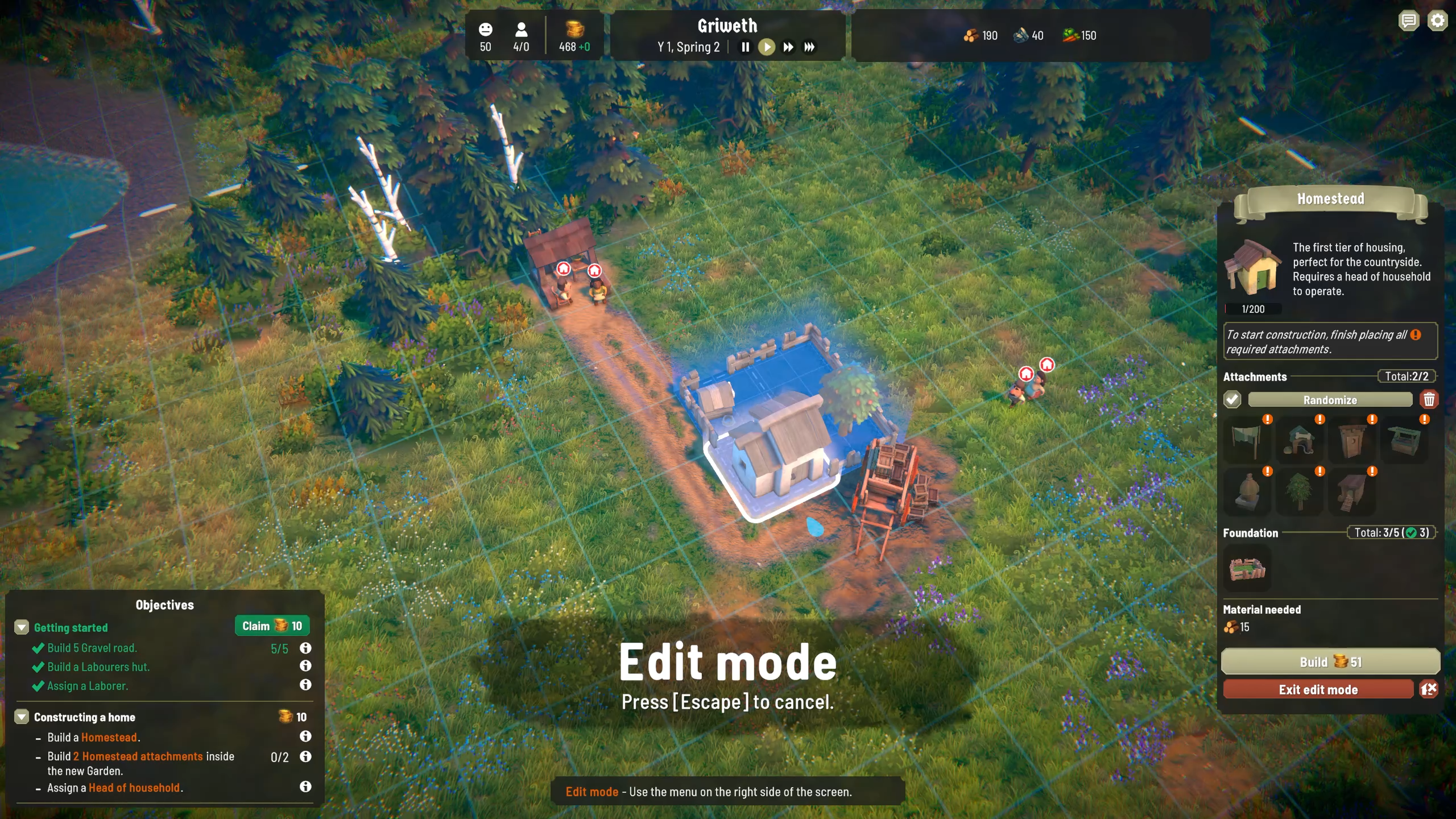Choose the fruit tree attachment
This screenshot has width=1456, height=819.
1299,492
